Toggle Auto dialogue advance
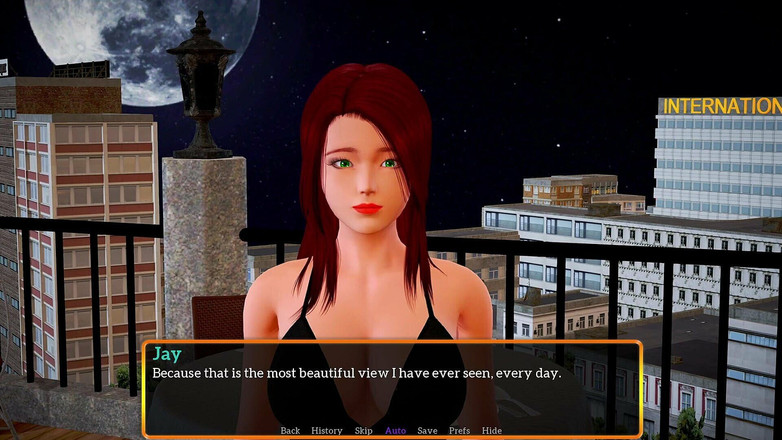Image resolution: width=782 pixels, height=440 pixels. tap(396, 431)
